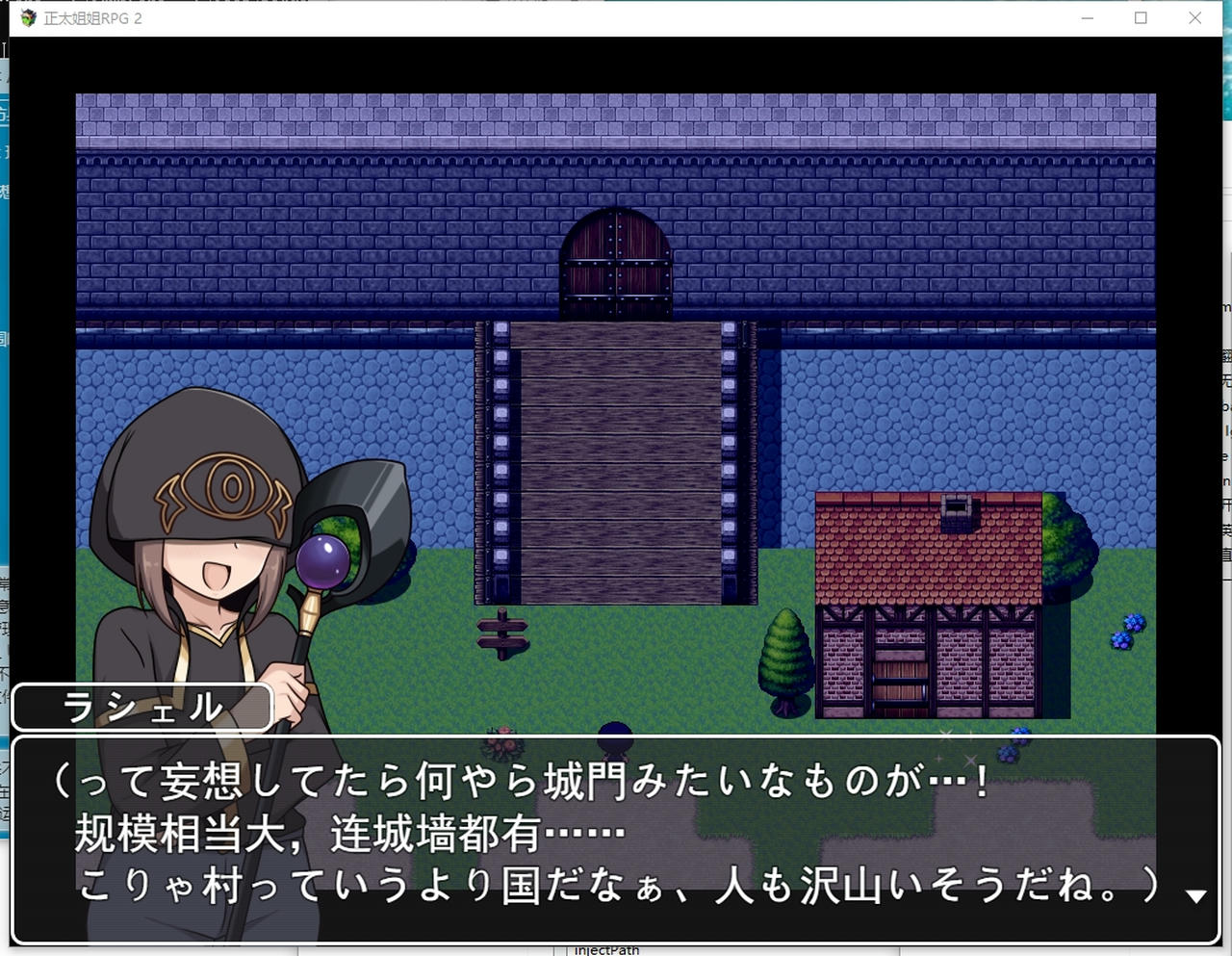This screenshot has width=1232, height=956.
Task: Click the sparkling tile near the house
Action: tap(946, 736)
